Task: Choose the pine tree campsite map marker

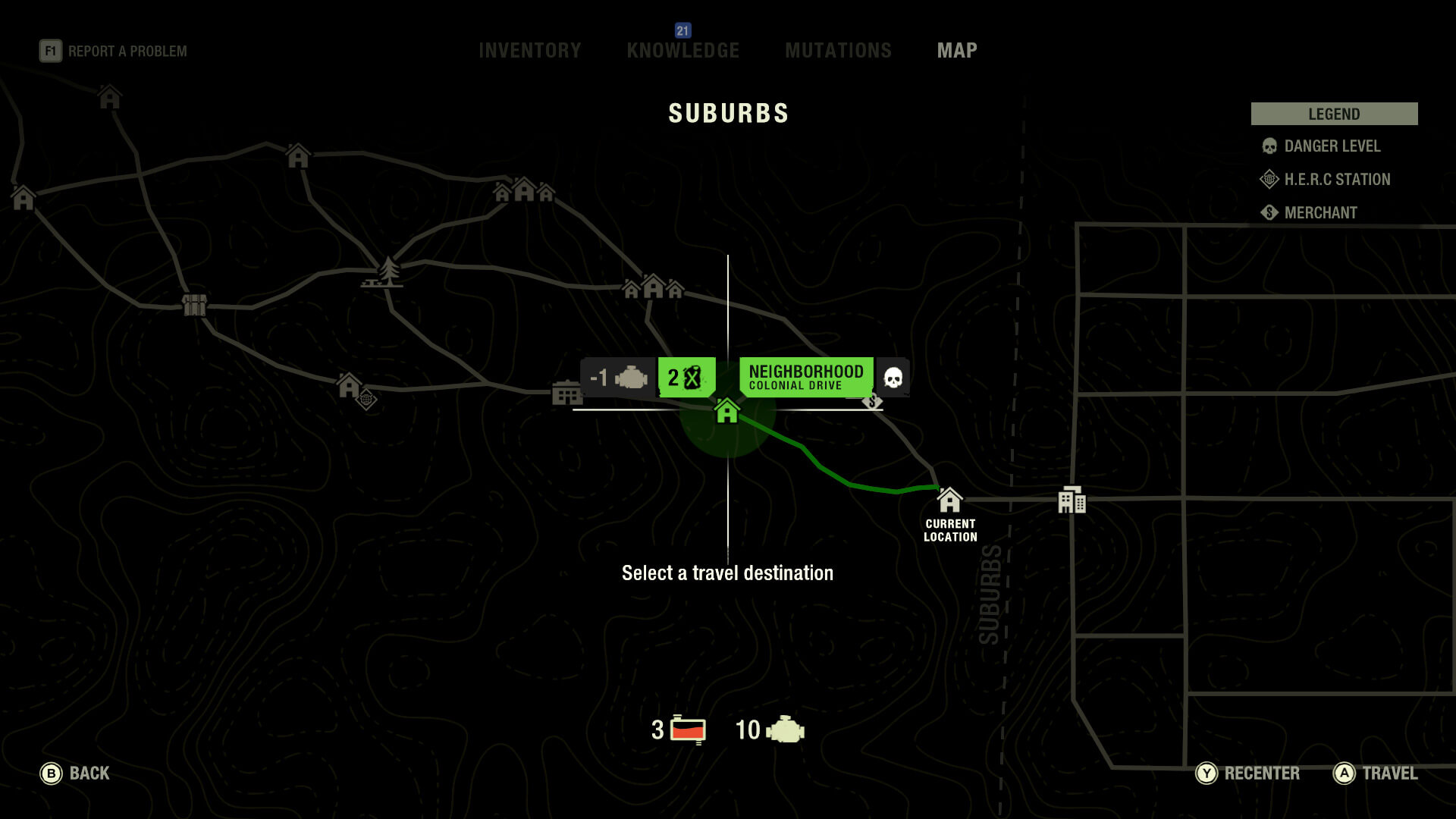Action: coord(388,272)
